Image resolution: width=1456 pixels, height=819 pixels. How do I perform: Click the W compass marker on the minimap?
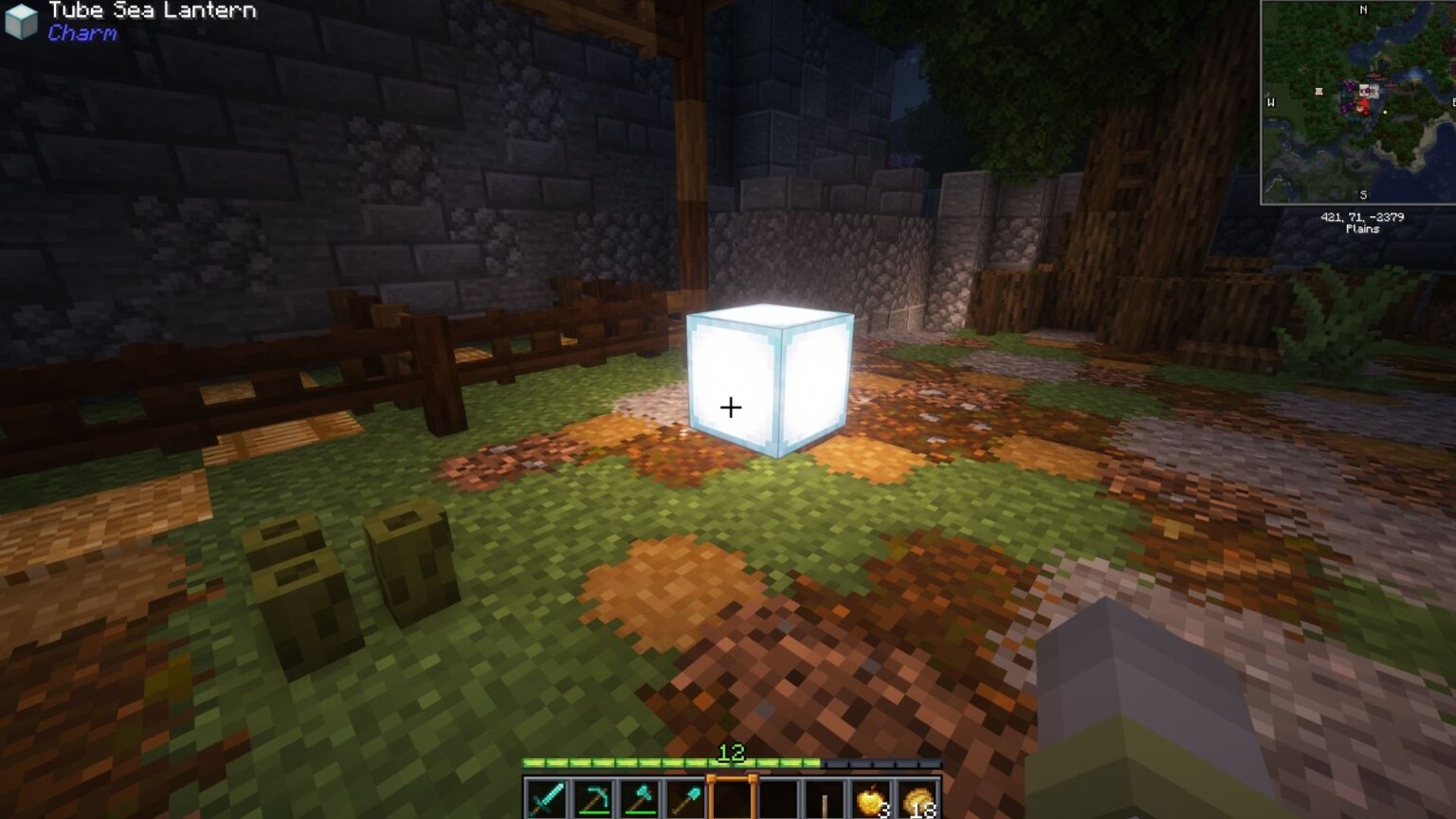coord(1271,103)
